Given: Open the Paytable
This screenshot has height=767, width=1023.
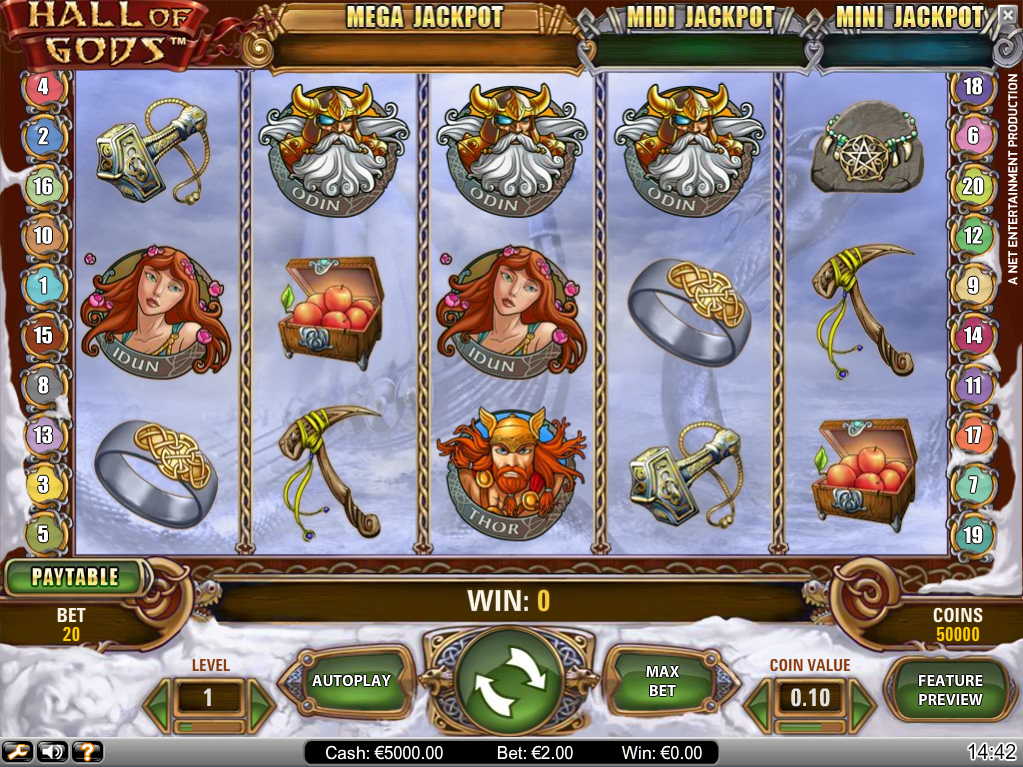Looking at the screenshot, I should [x=75, y=577].
